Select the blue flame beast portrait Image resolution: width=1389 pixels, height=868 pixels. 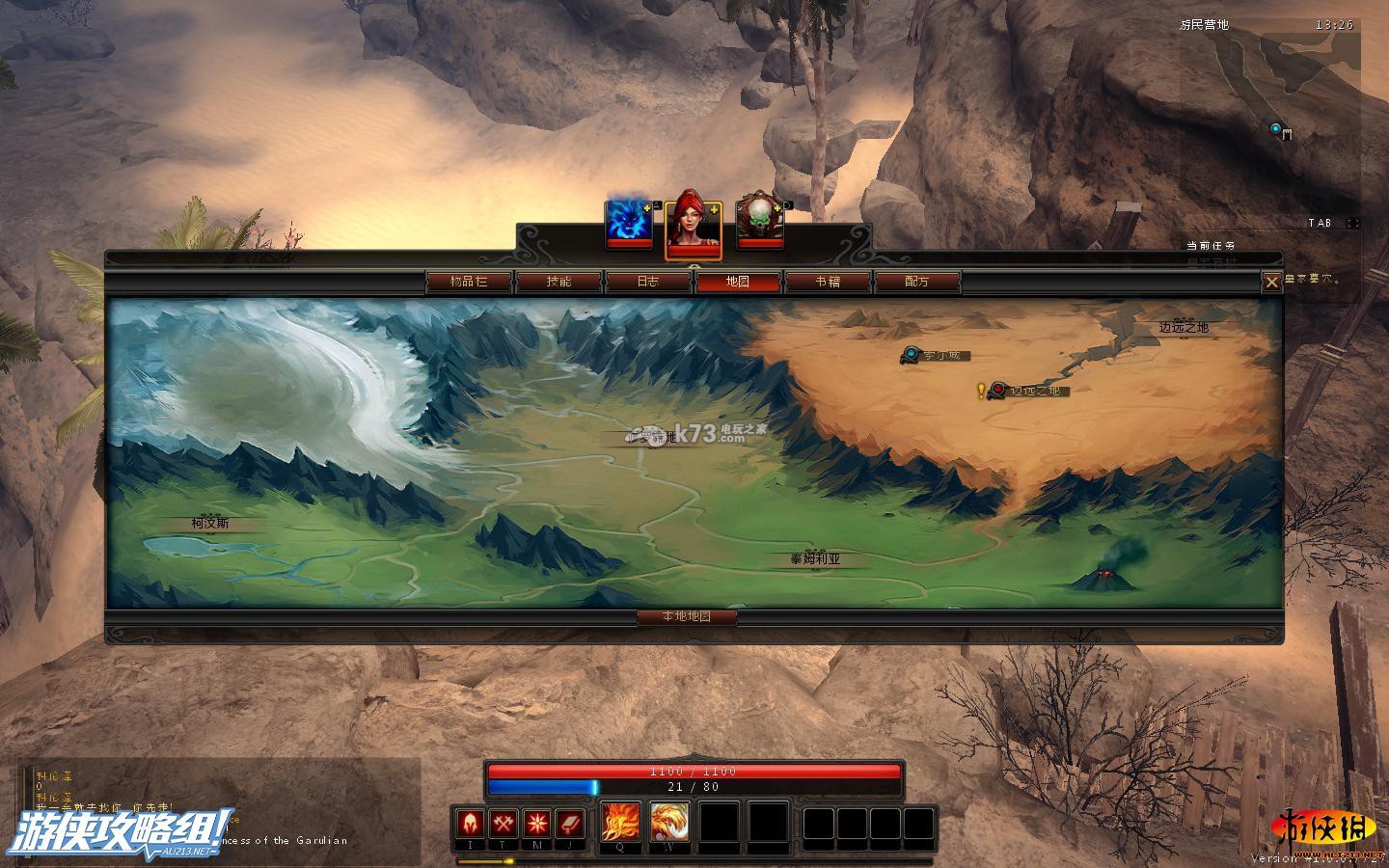(x=628, y=222)
